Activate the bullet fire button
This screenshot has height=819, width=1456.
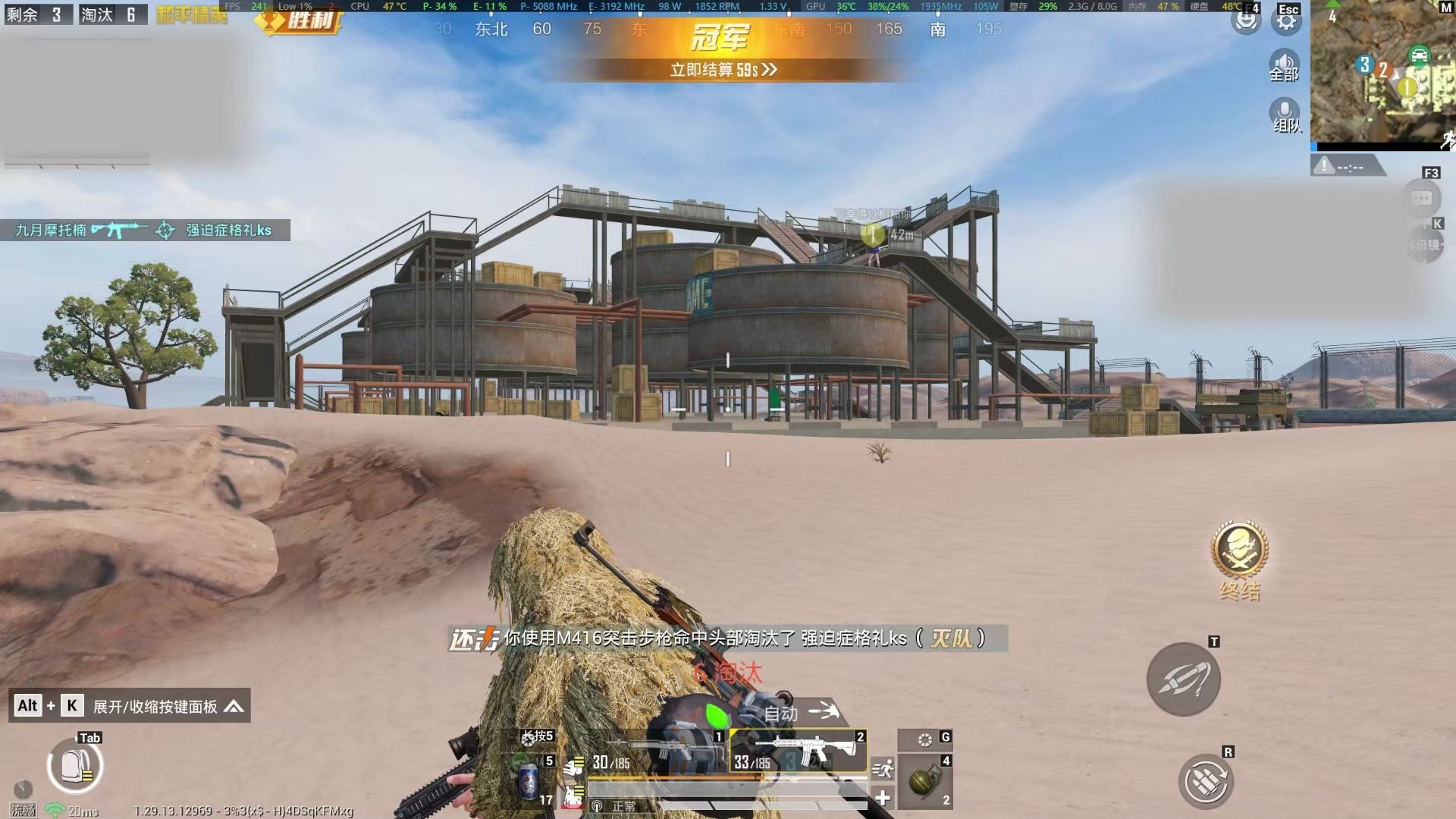[1183, 679]
